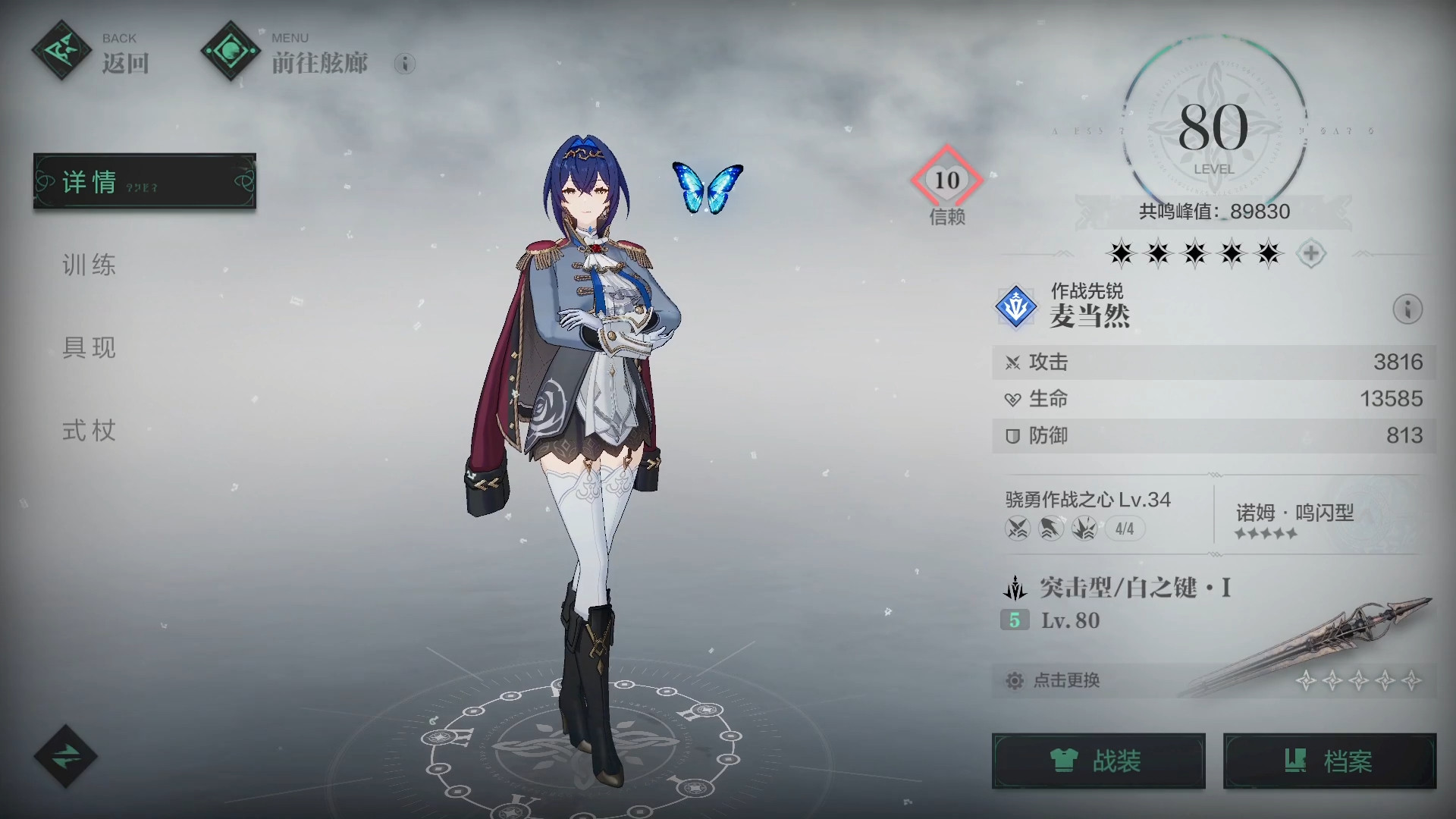Screen dimensions: 1456x819
Task: Open the 战装 outfit menu
Action: click(x=1098, y=761)
